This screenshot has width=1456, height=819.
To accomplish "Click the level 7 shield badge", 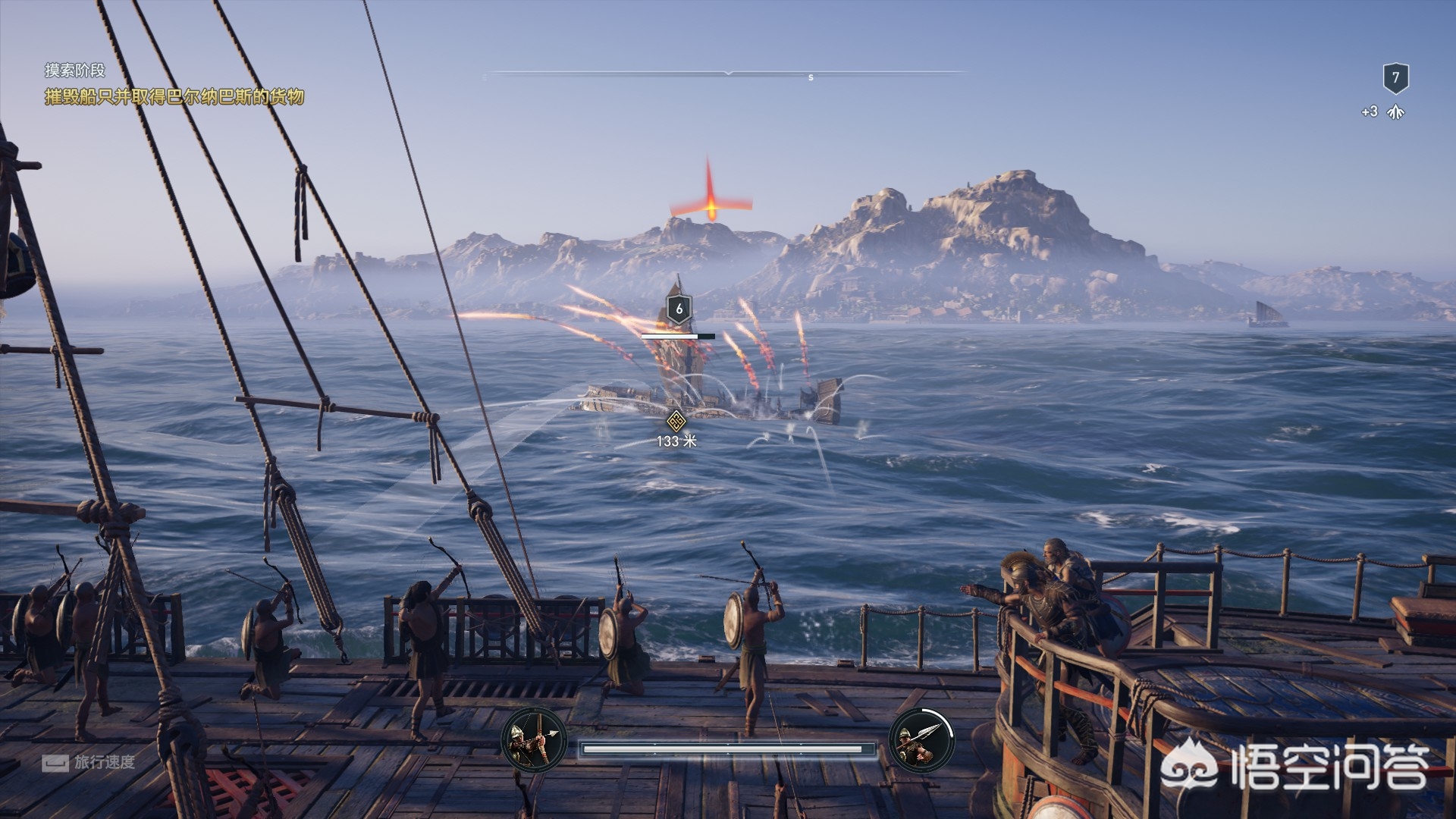I will pos(1395,77).
